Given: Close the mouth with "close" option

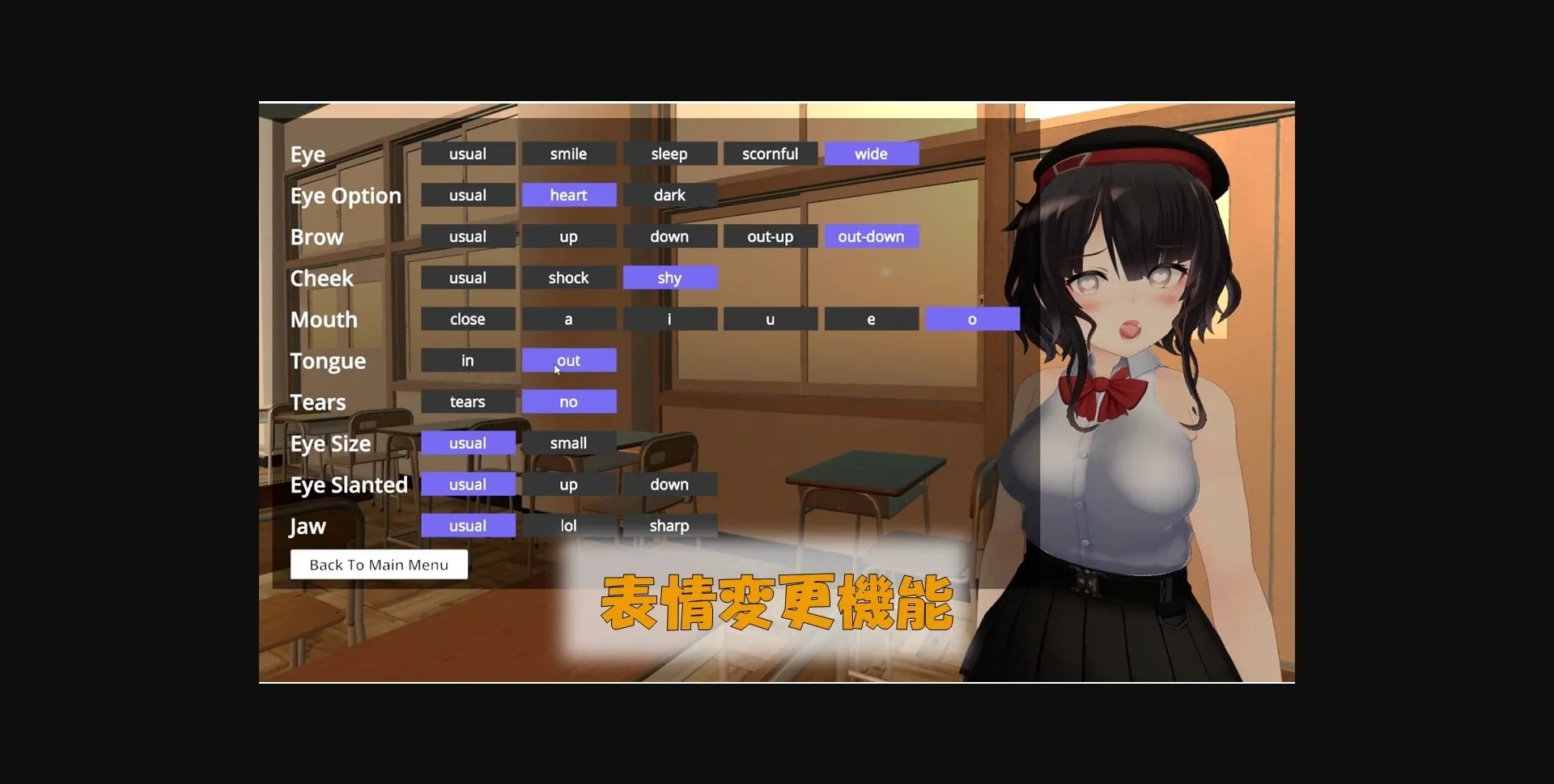Looking at the screenshot, I should point(467,319).
